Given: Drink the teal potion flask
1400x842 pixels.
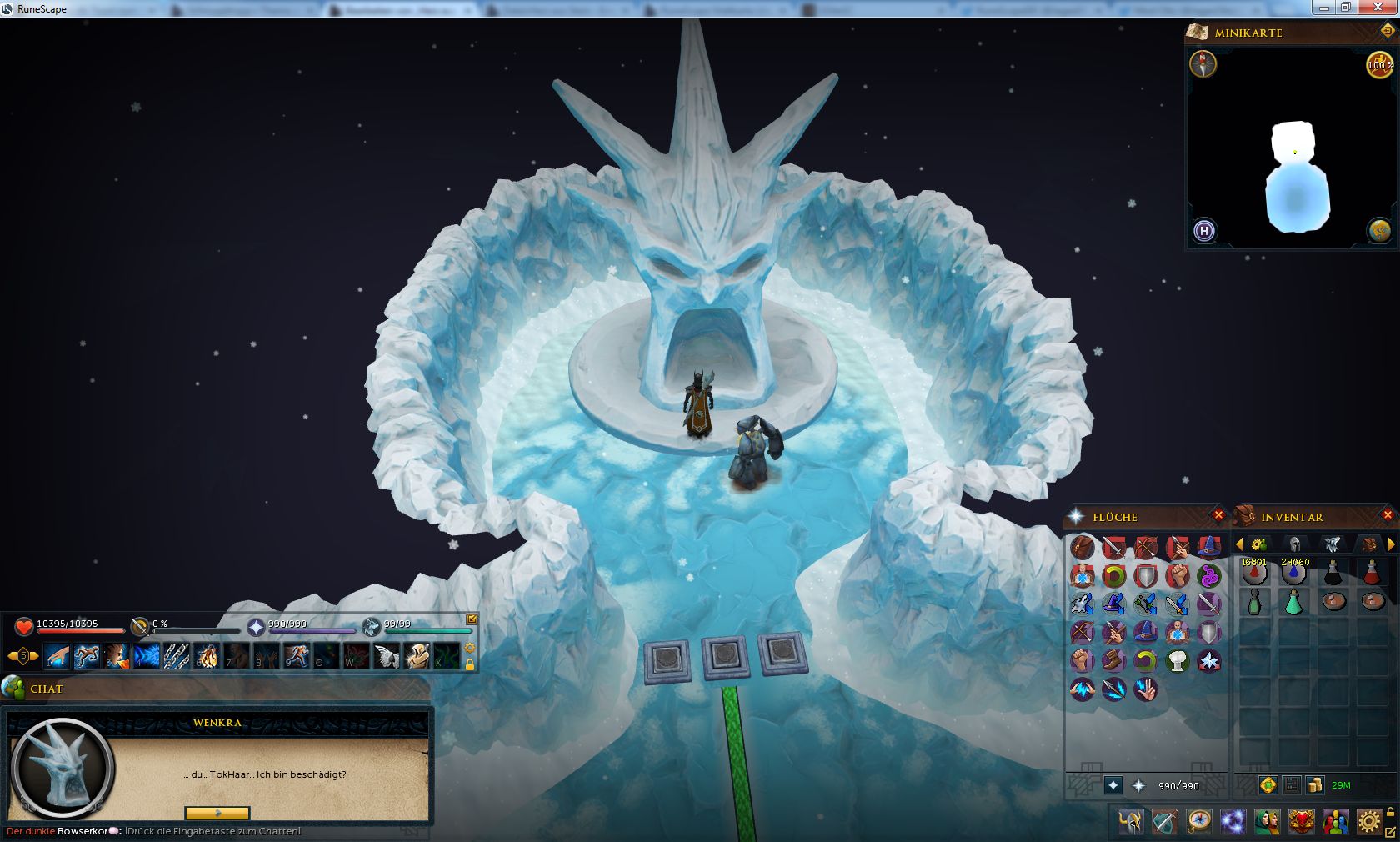Looking at the screenshot, I should pyautogui.click(x=1293, y=602).
